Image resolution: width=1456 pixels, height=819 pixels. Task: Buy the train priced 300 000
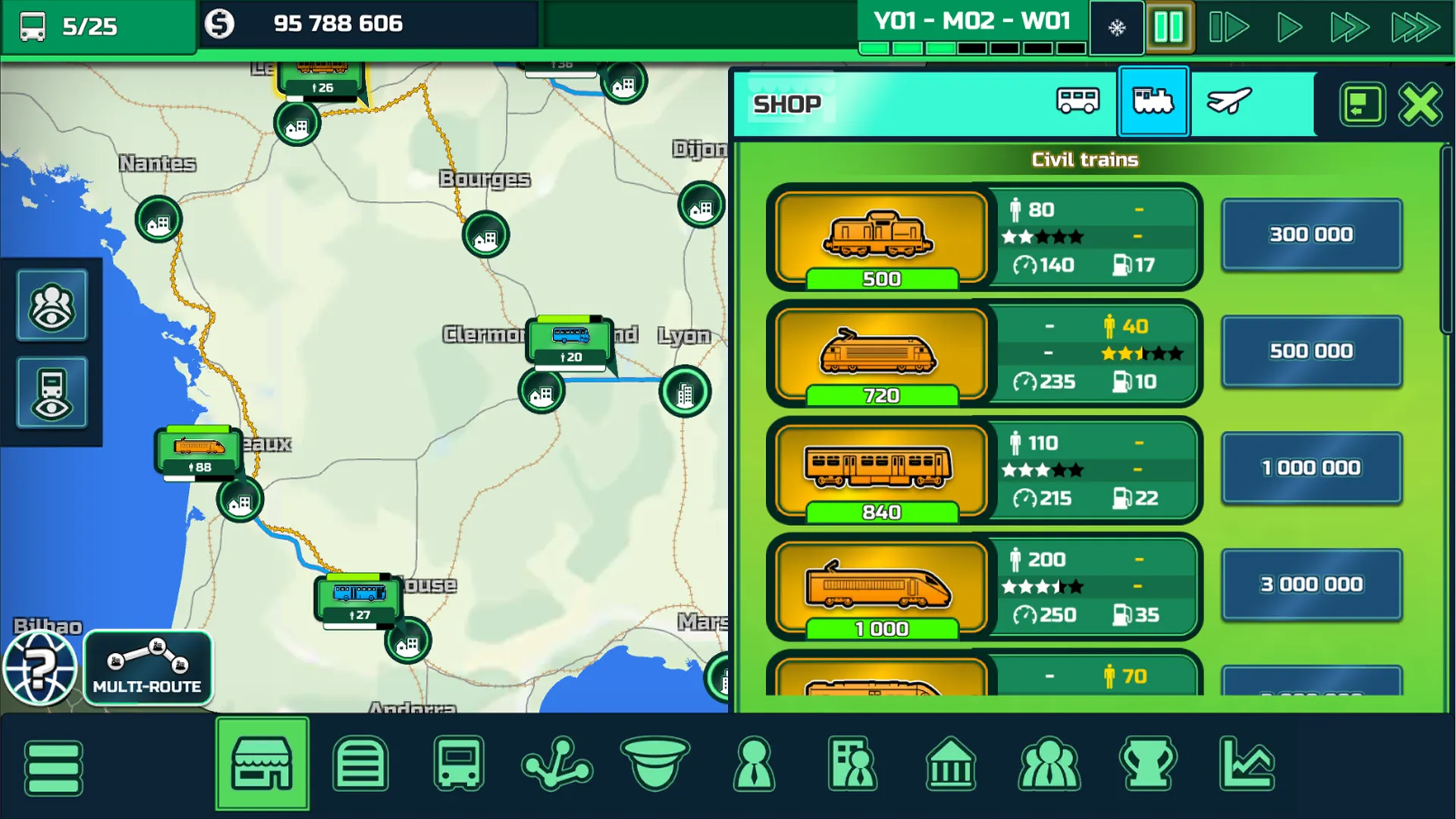point(1311,235)
